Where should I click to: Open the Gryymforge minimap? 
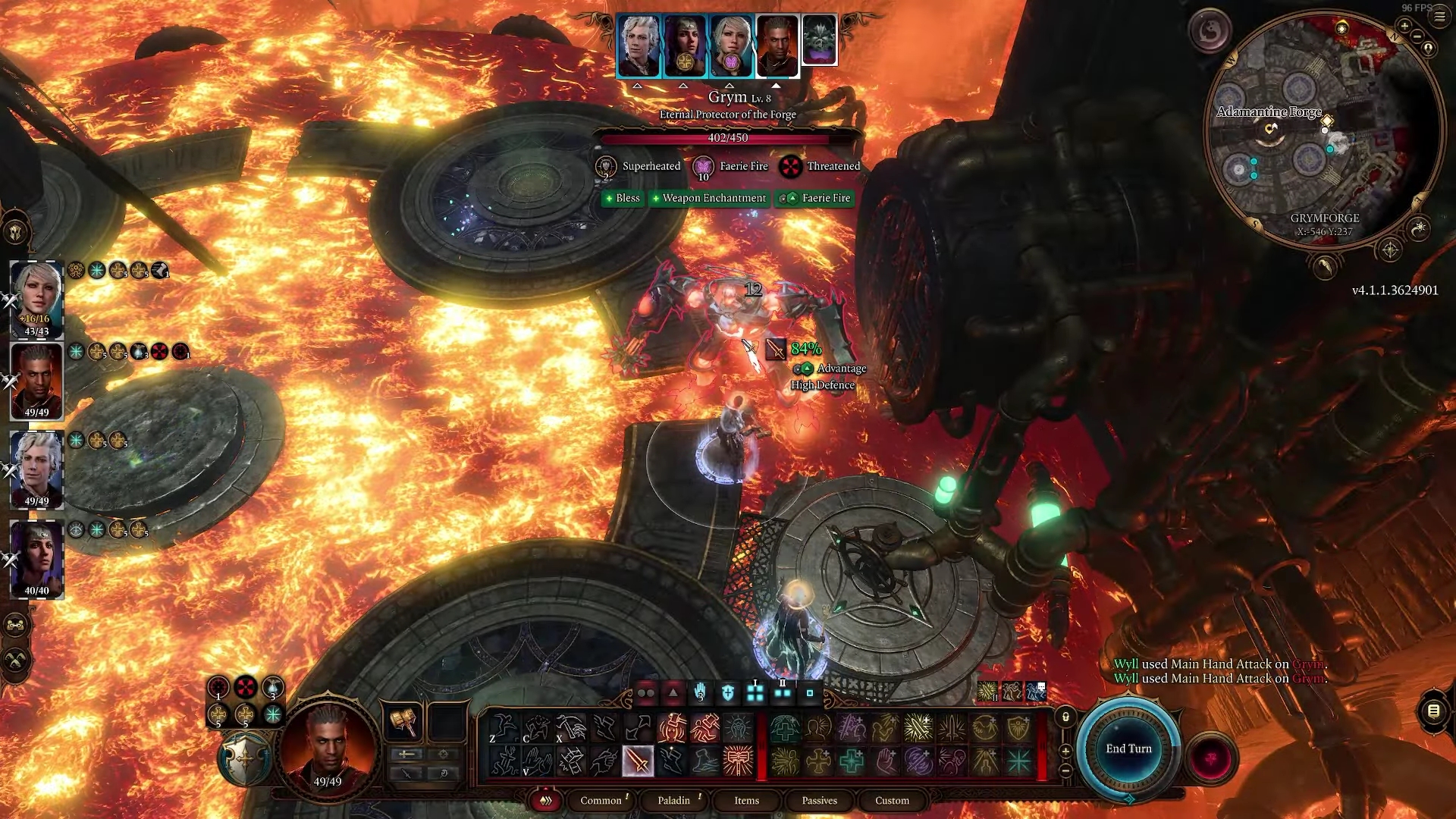click(x=1323, y=129)
